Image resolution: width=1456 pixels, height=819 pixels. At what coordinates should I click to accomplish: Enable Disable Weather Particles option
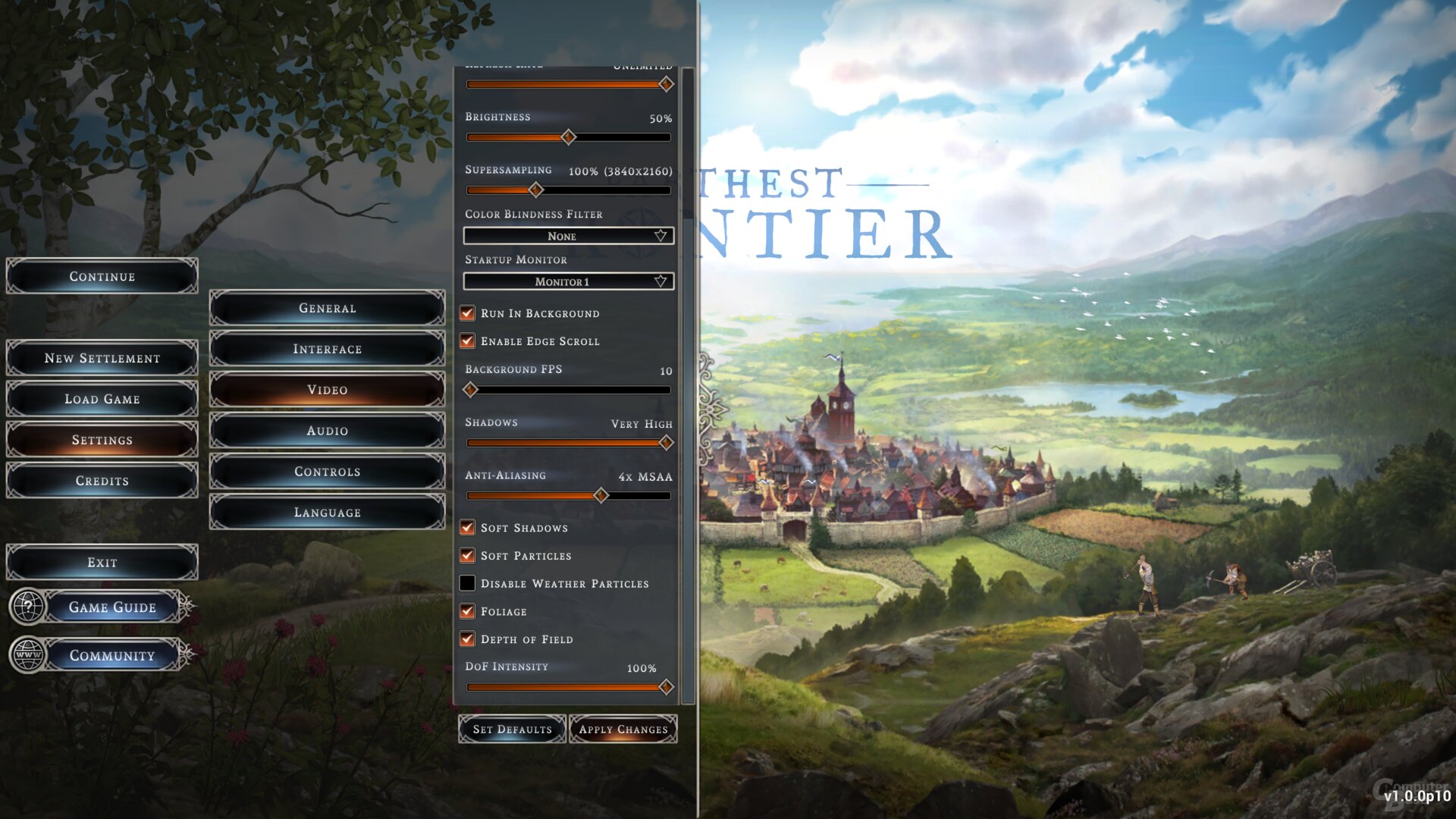click(x=468, y=583)
